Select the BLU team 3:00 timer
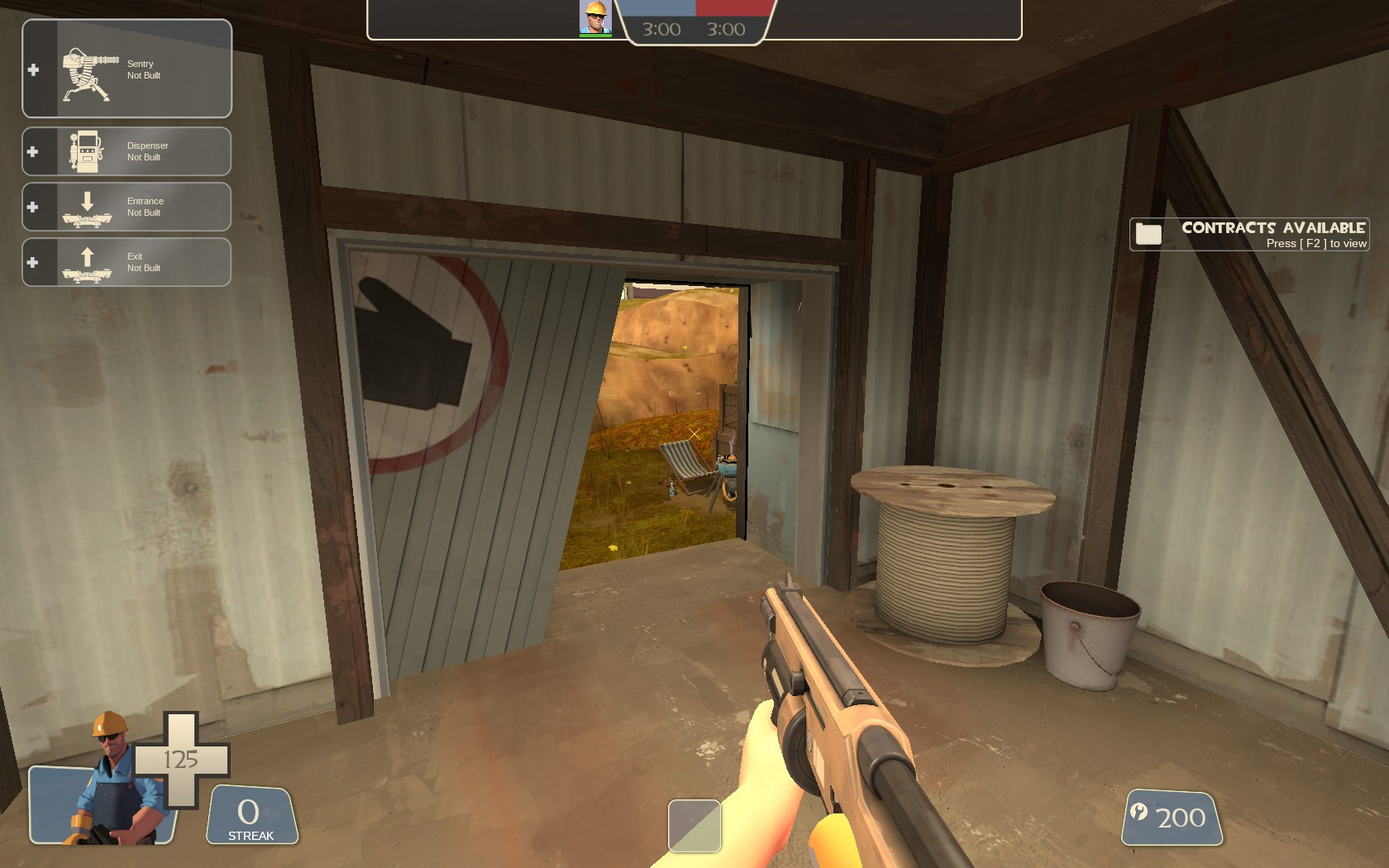The width and height of the screenshot is (1389, 868). 660,27
